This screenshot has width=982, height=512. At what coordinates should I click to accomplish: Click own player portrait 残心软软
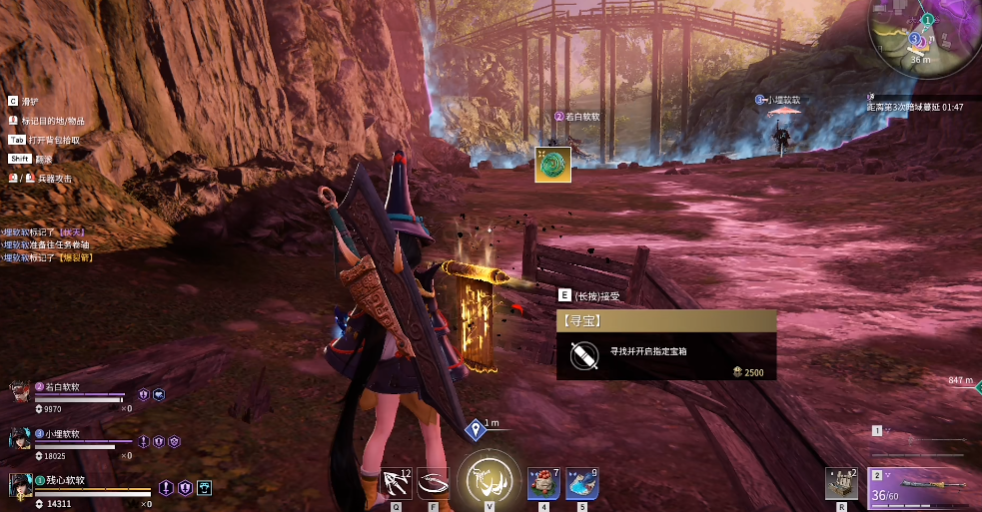(19, 485)
